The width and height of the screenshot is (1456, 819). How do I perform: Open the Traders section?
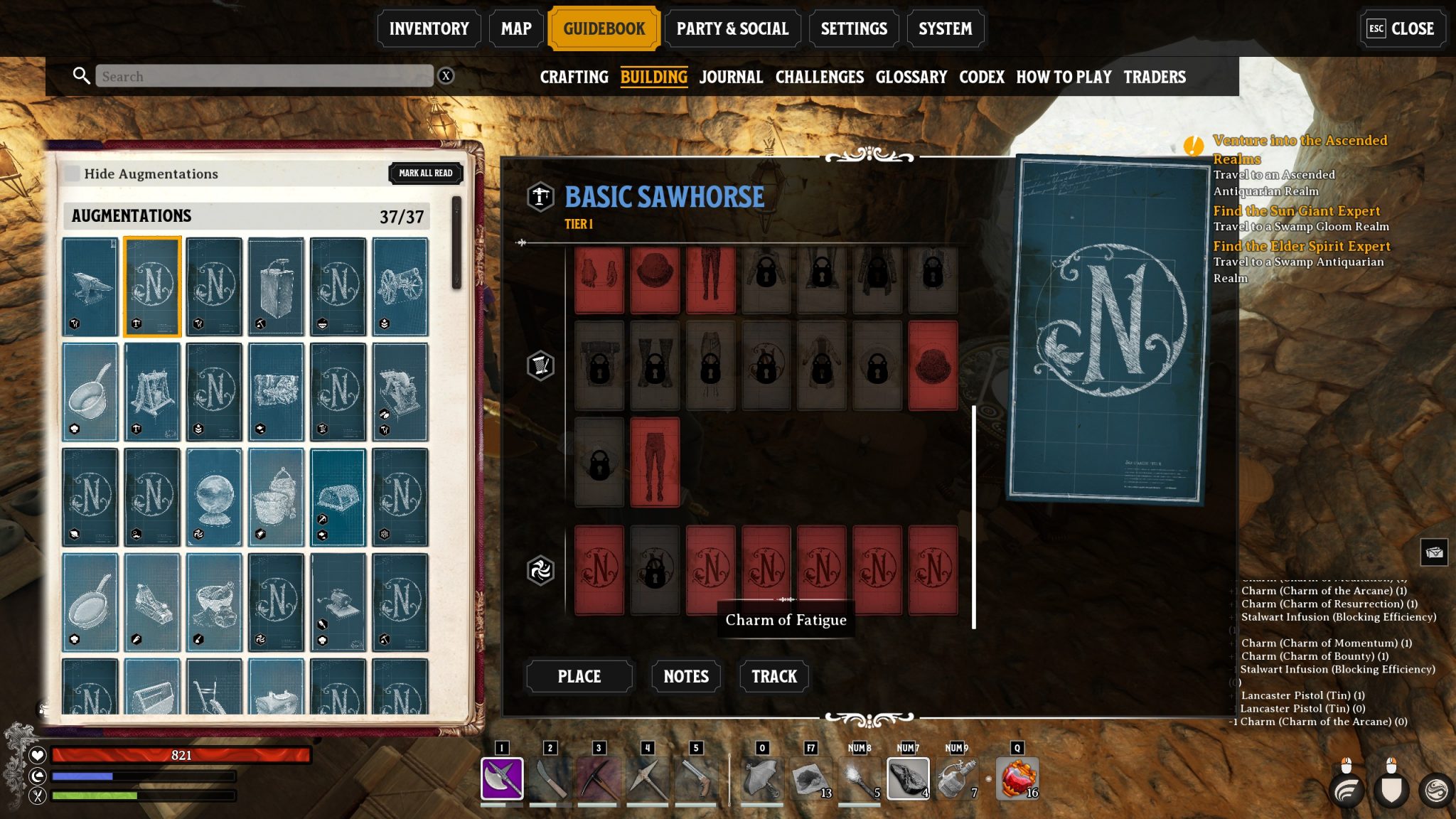[1154, 77]
